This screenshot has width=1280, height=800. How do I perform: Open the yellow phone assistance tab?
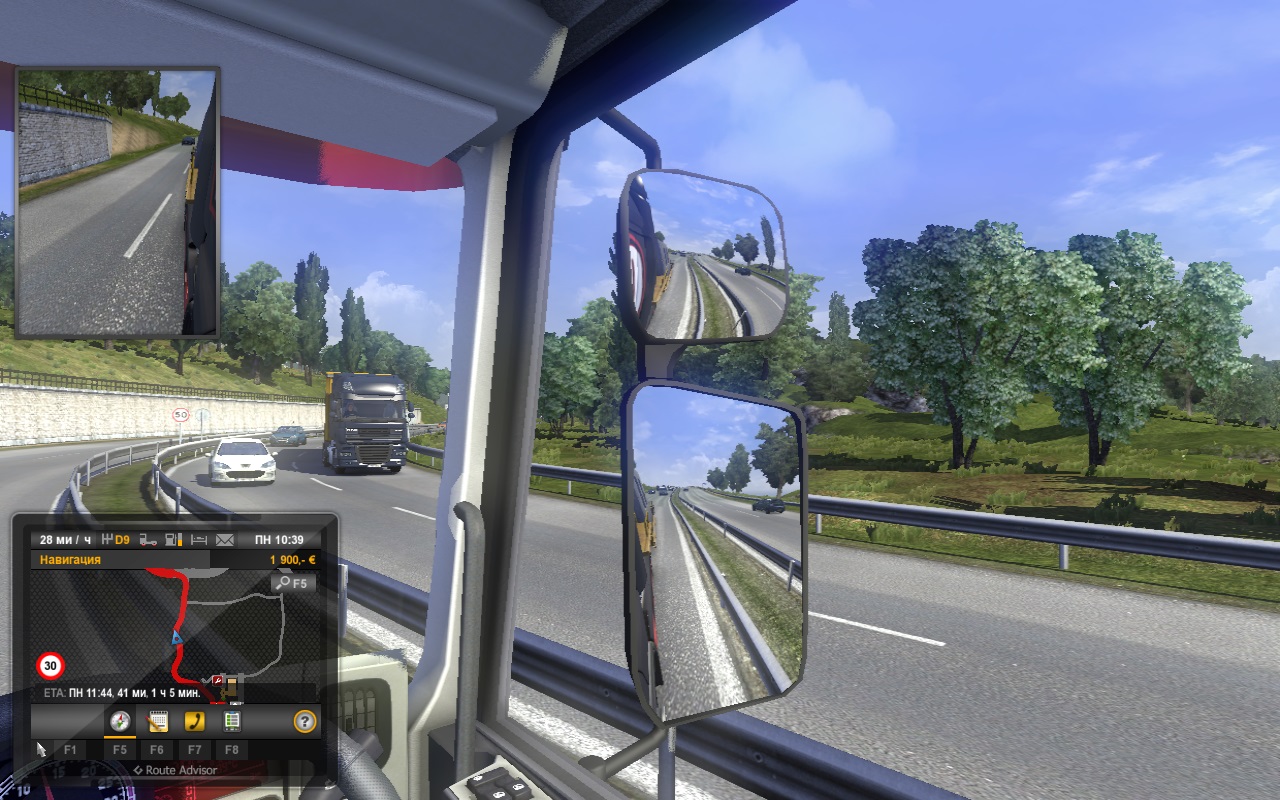click(195, 721)
